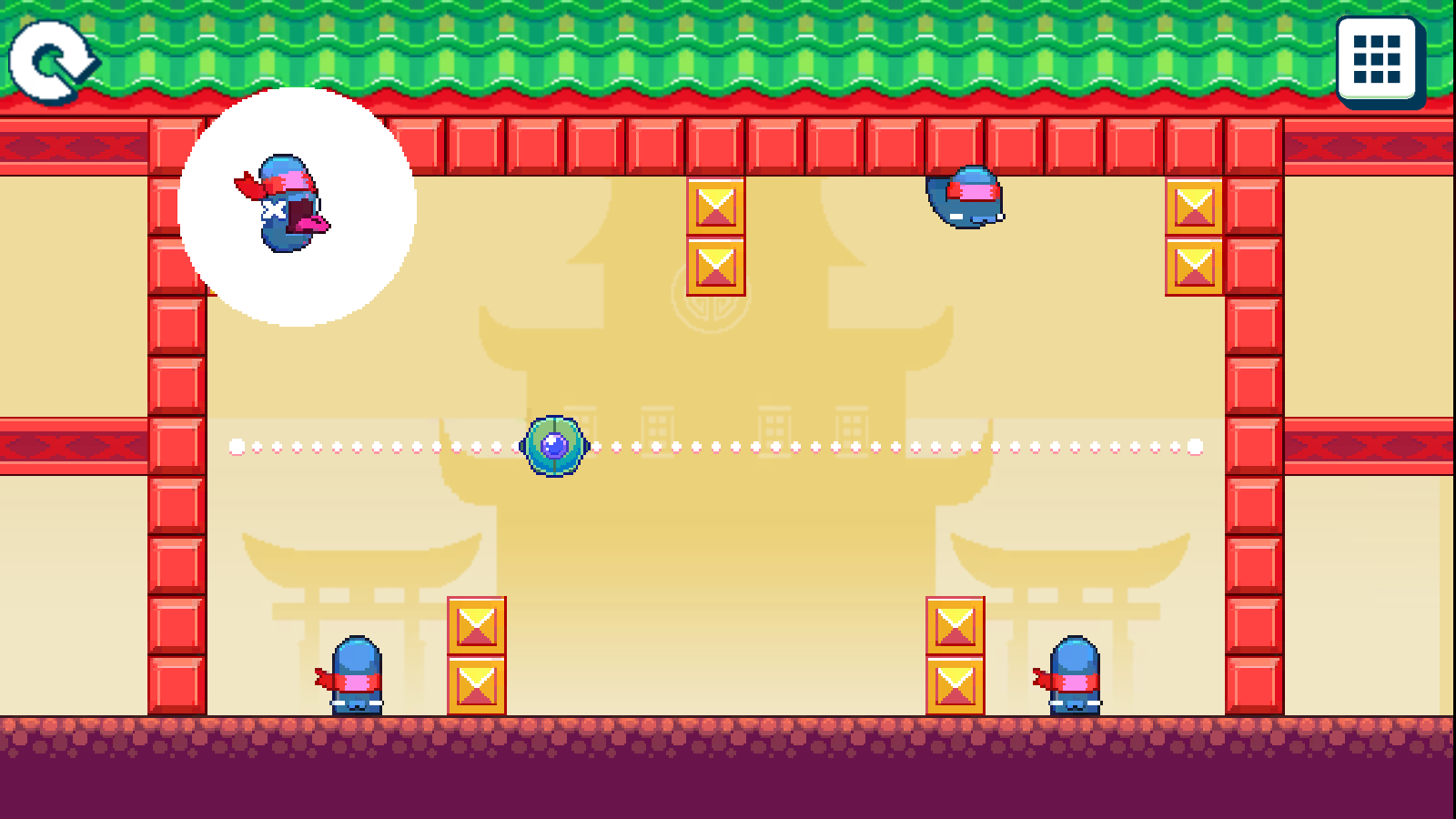1456x819 pixels.
Task: Click the upper spike crate below the ceiling
Action: point(715,207)
